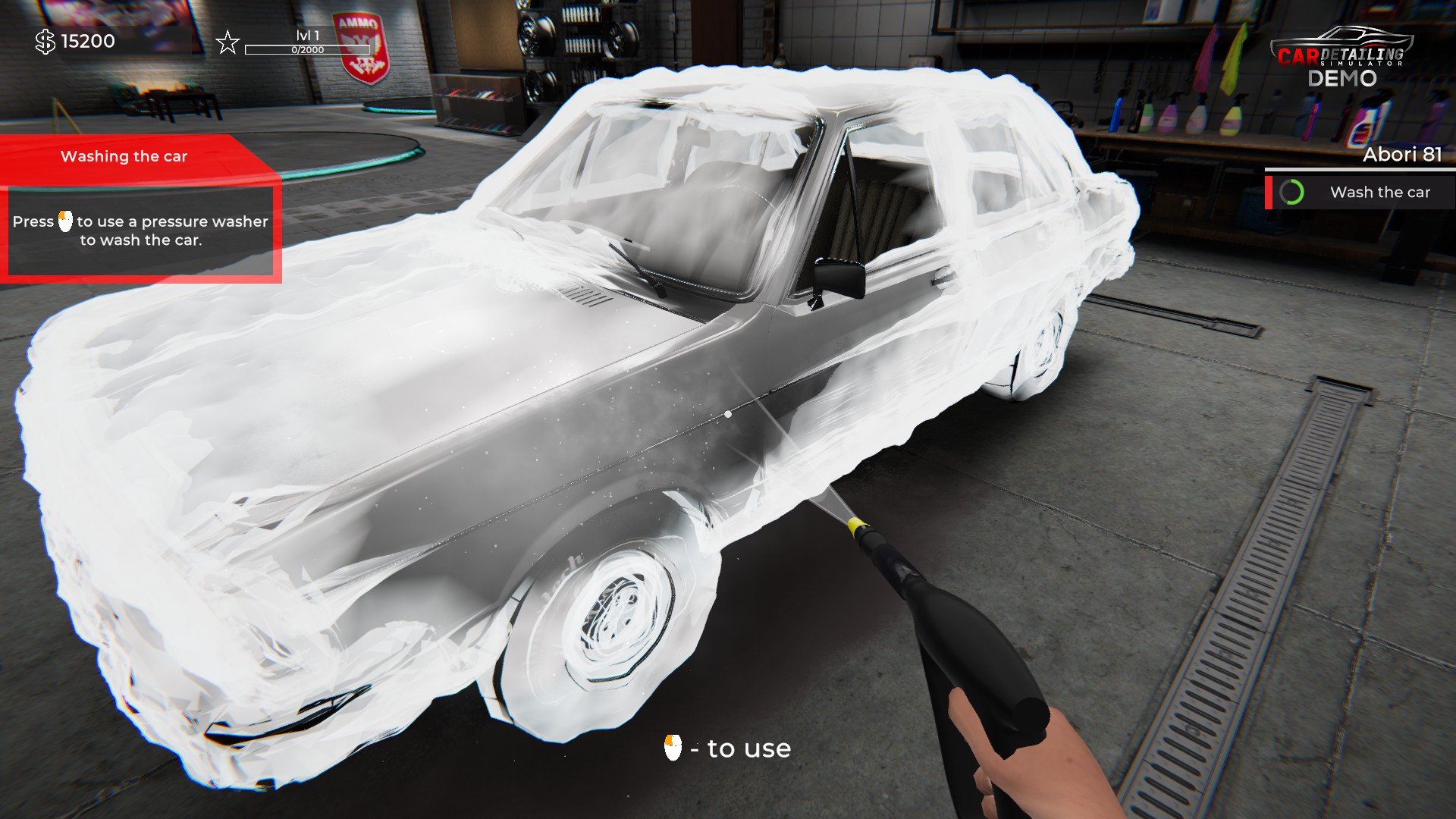Click the Wash the car task label

tap(1380, 192)
